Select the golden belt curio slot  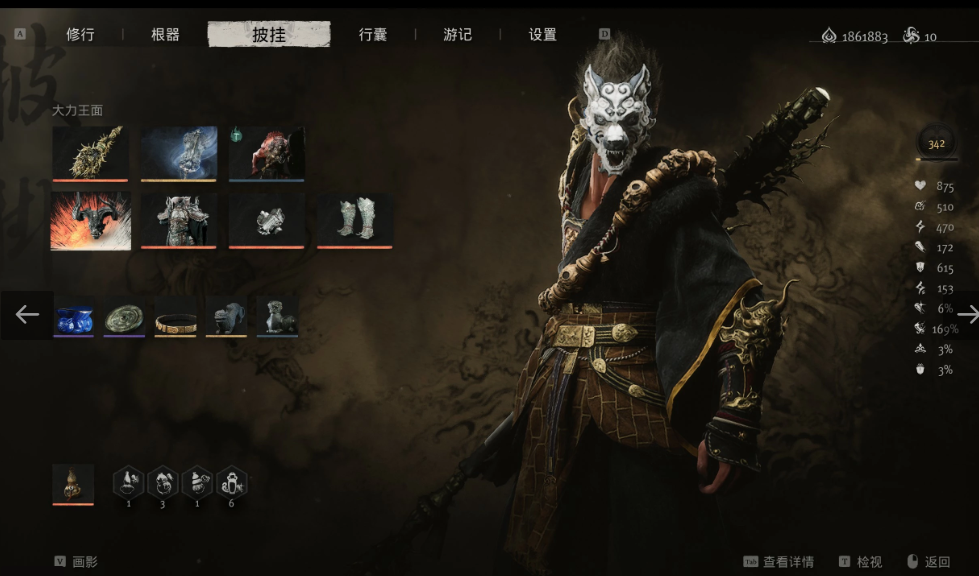click(x=175, y=316)
